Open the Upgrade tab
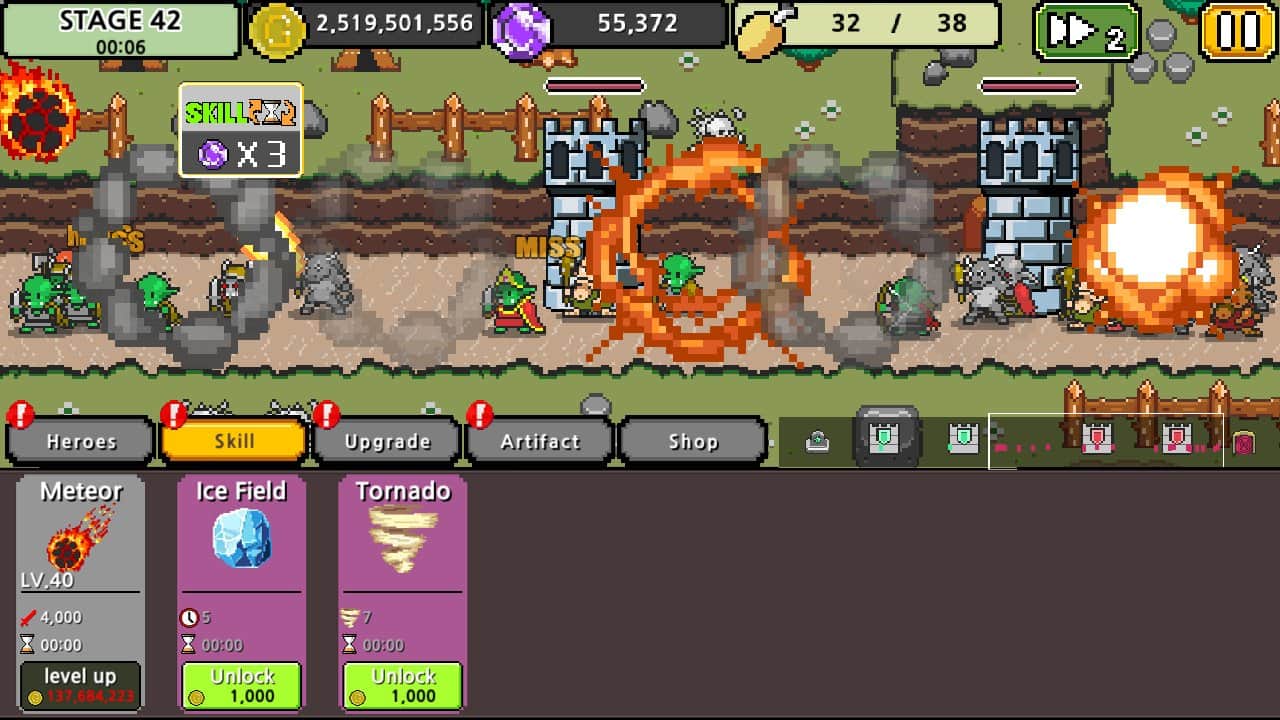1280x720 pixels. point(388,441)
